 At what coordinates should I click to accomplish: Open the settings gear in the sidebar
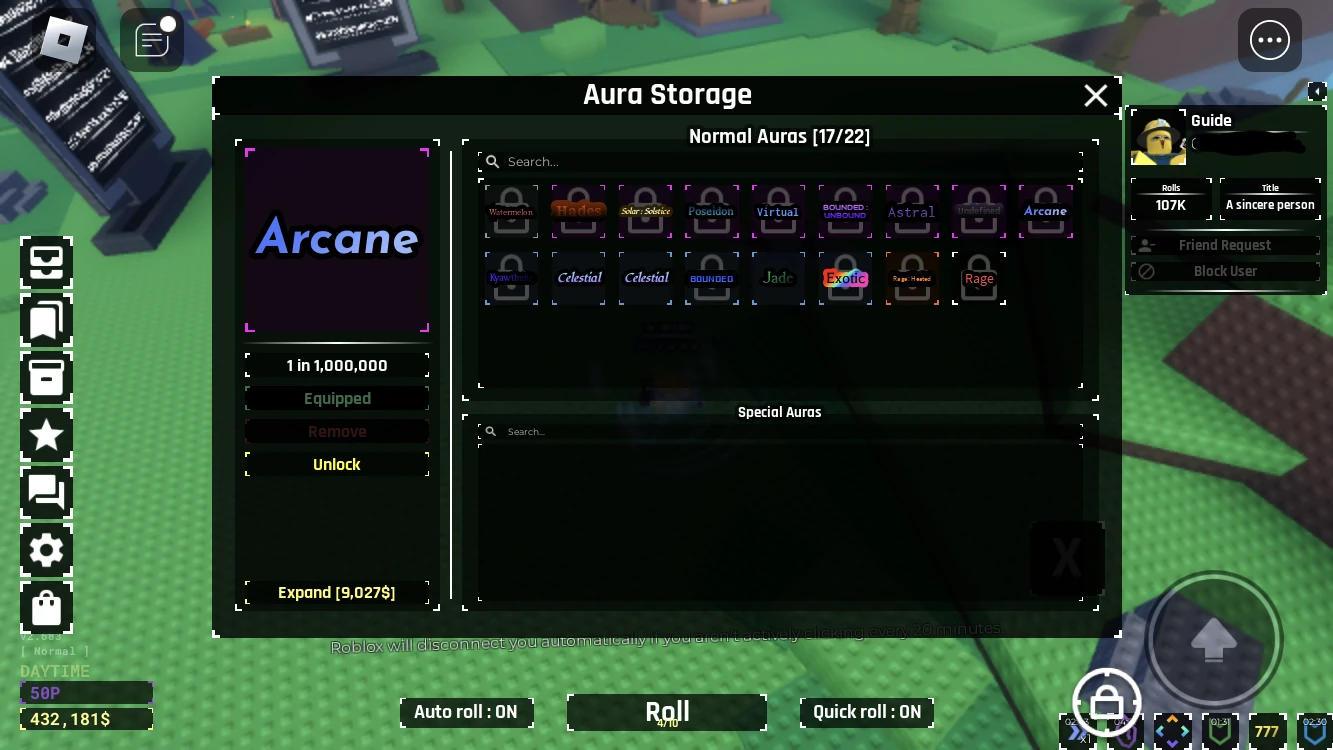[46, 551]
